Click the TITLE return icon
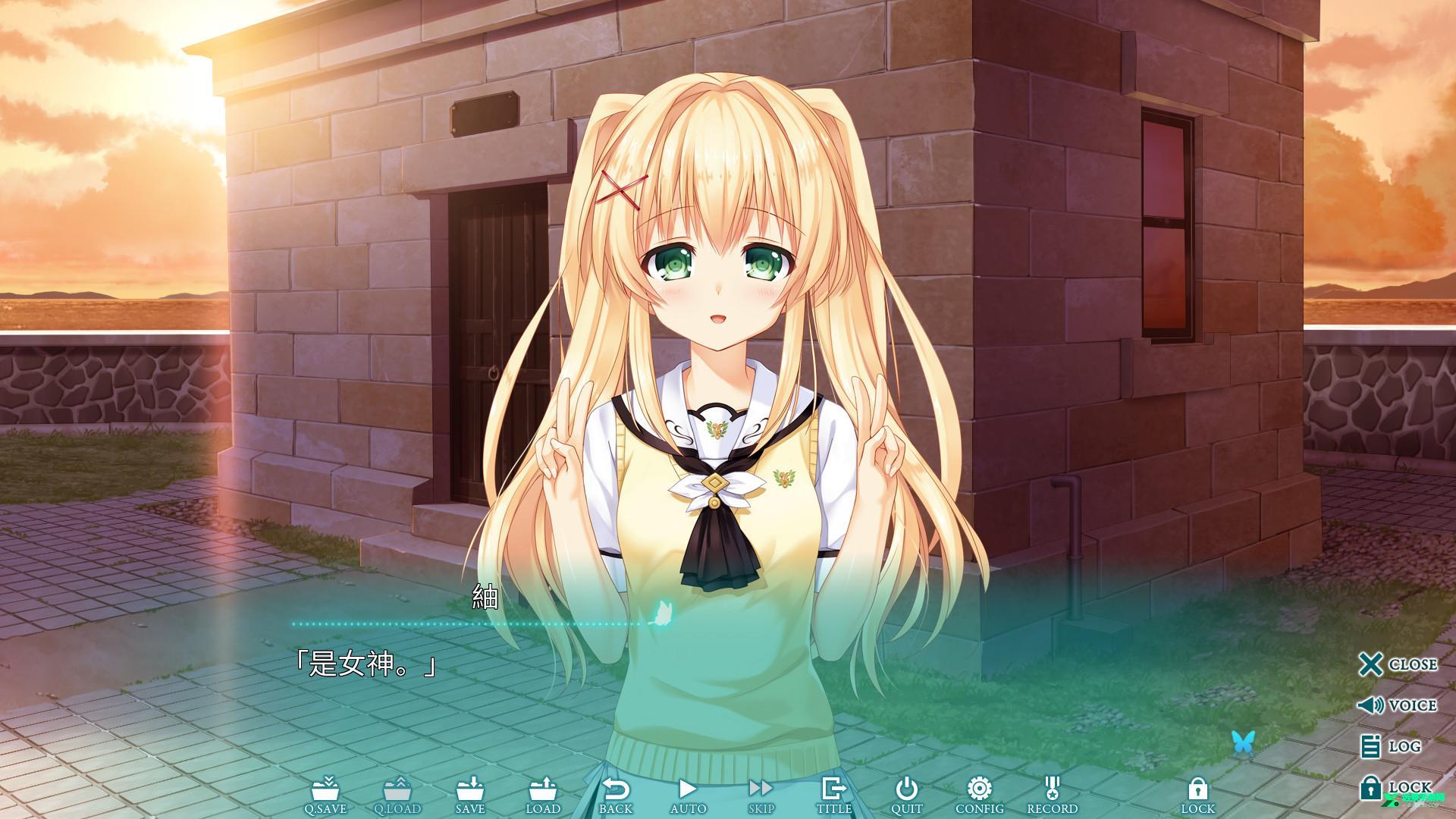This screenshot has height=819, width=1456. [833, 791]
